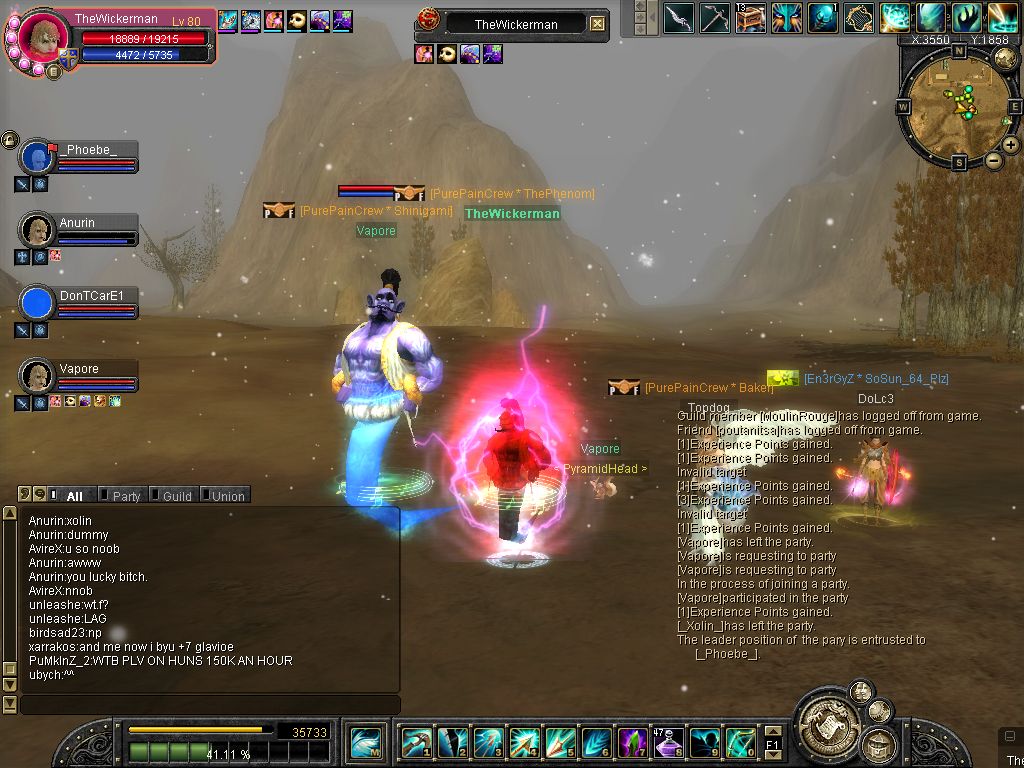Viewport: 1024px width, 768px height.
Task: Click the chat input field
Action: [210, 705]
